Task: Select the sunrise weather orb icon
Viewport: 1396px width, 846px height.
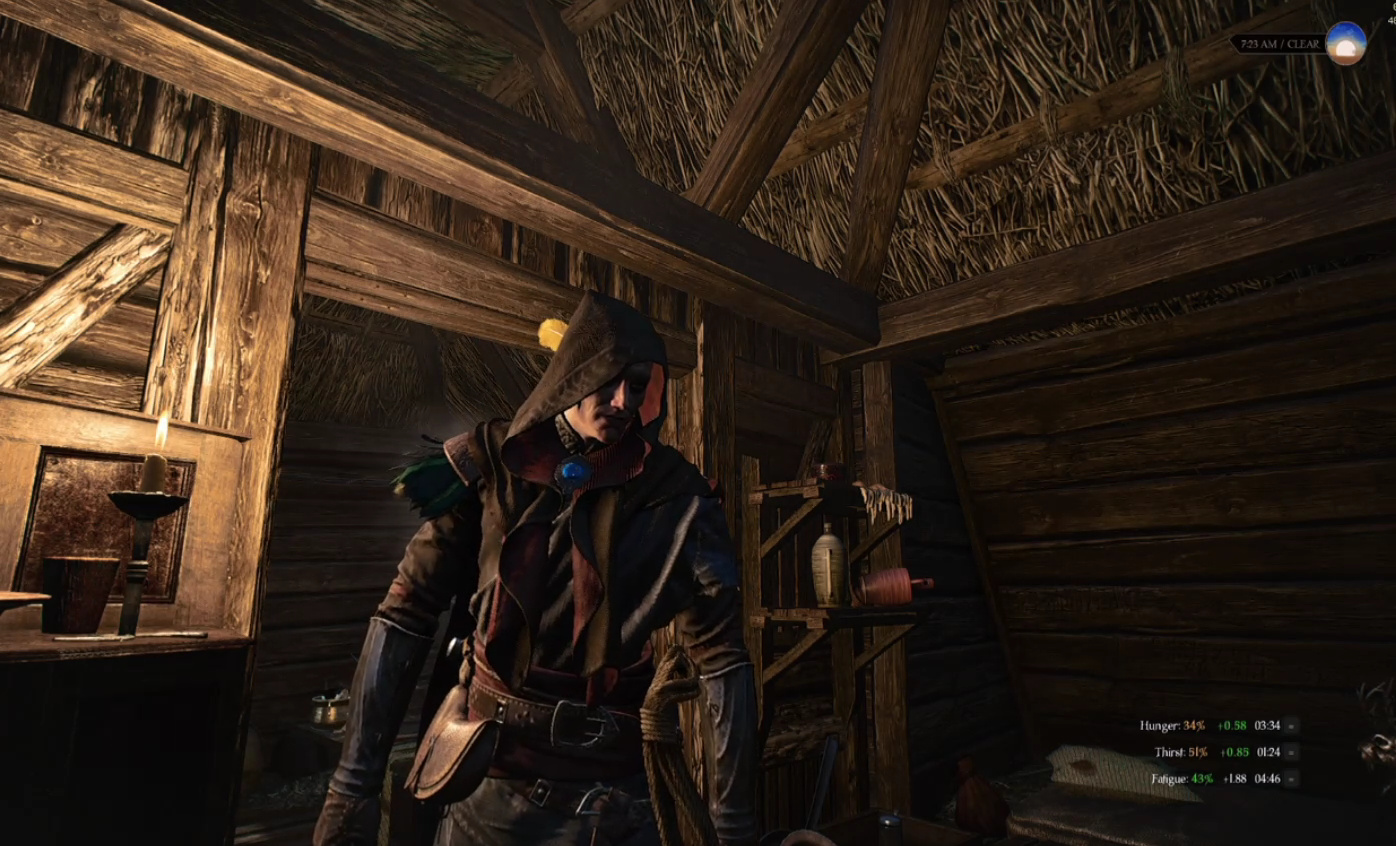Action: (x=1345, y=44)
